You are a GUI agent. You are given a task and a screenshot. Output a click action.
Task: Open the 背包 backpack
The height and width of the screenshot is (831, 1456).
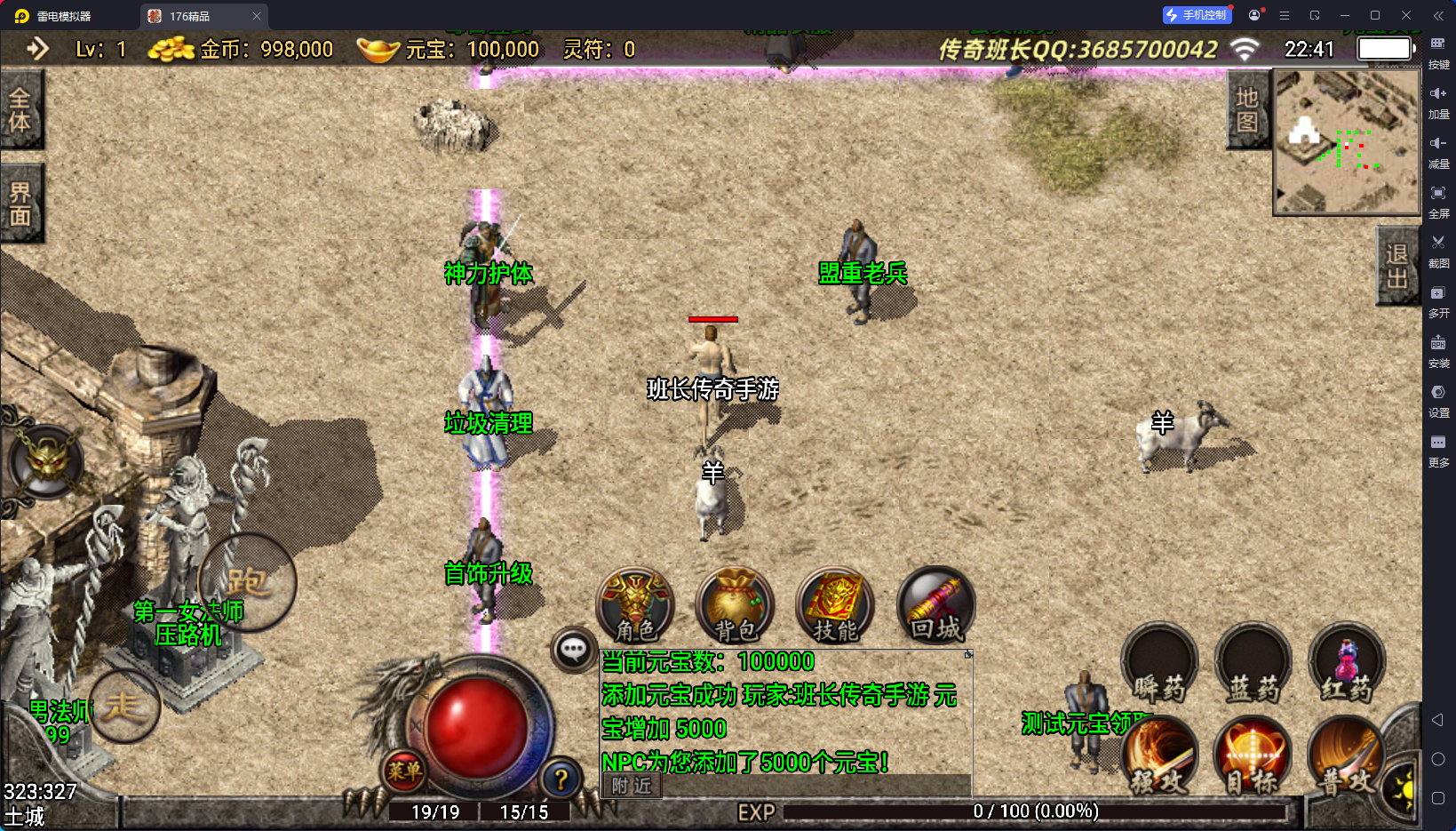[x=736, y=606]
